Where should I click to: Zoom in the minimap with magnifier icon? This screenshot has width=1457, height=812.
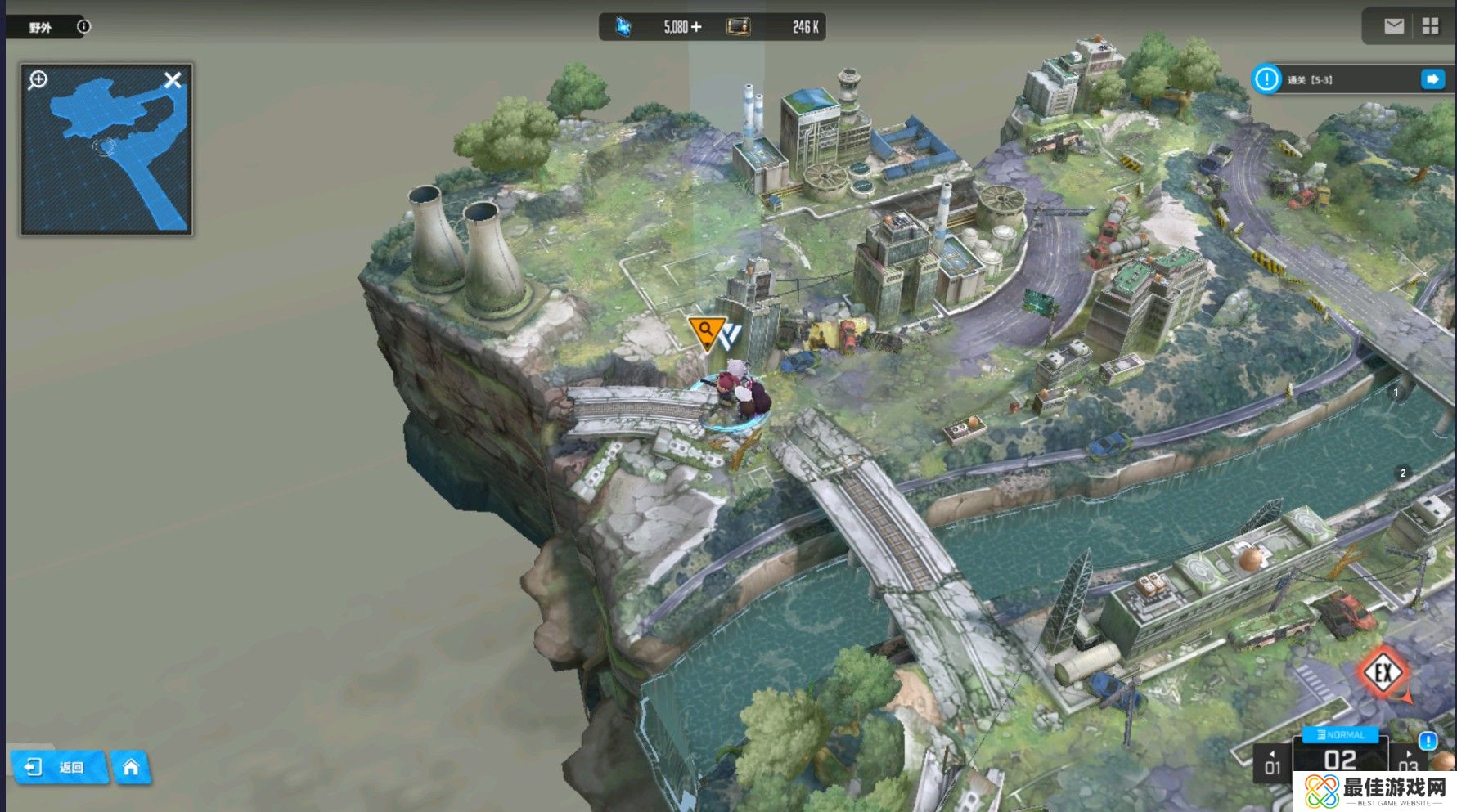(38, 80)
